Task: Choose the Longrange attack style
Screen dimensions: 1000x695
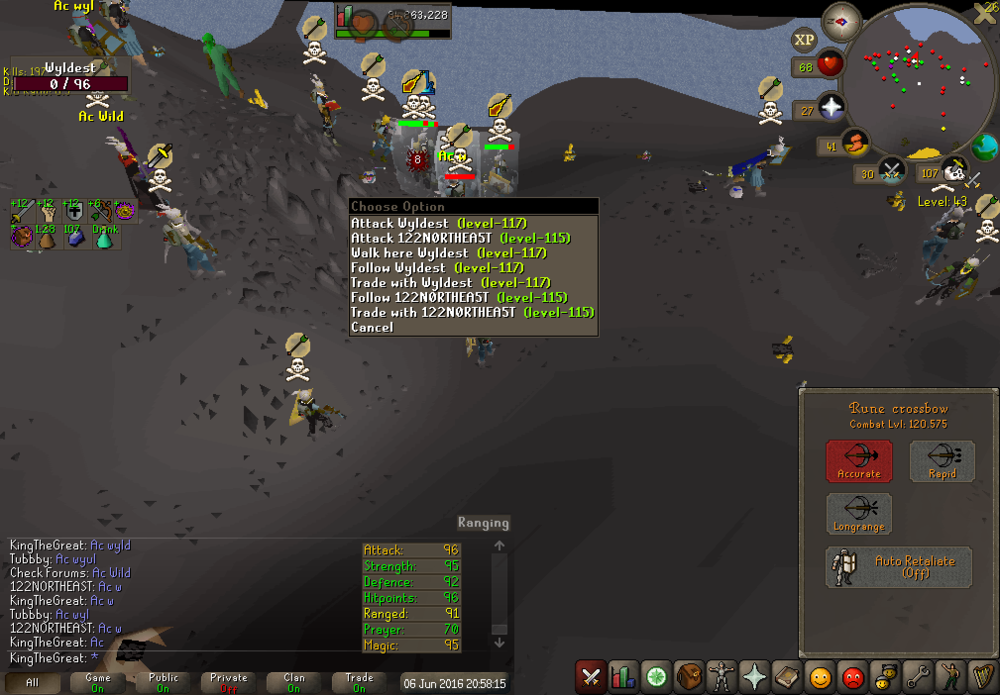Action: coord(859,514)
